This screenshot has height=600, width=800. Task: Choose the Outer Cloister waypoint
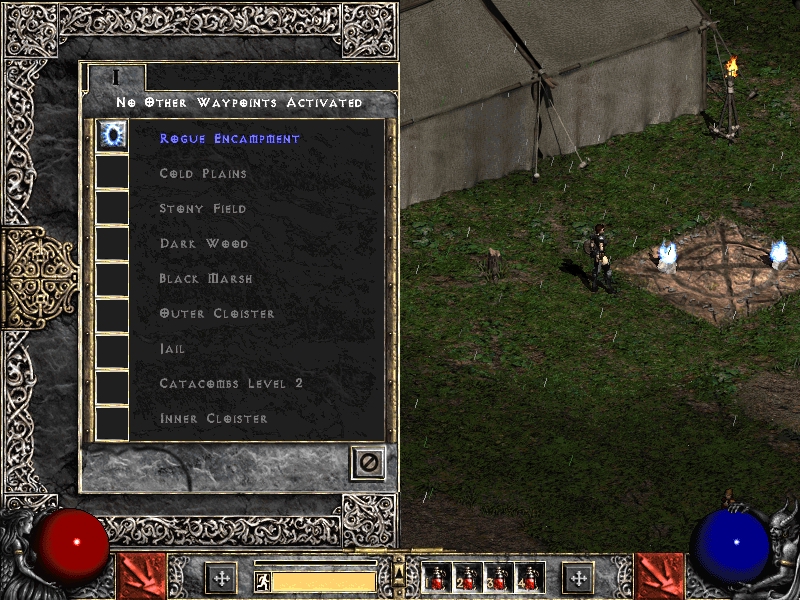(x=216, y=314)
